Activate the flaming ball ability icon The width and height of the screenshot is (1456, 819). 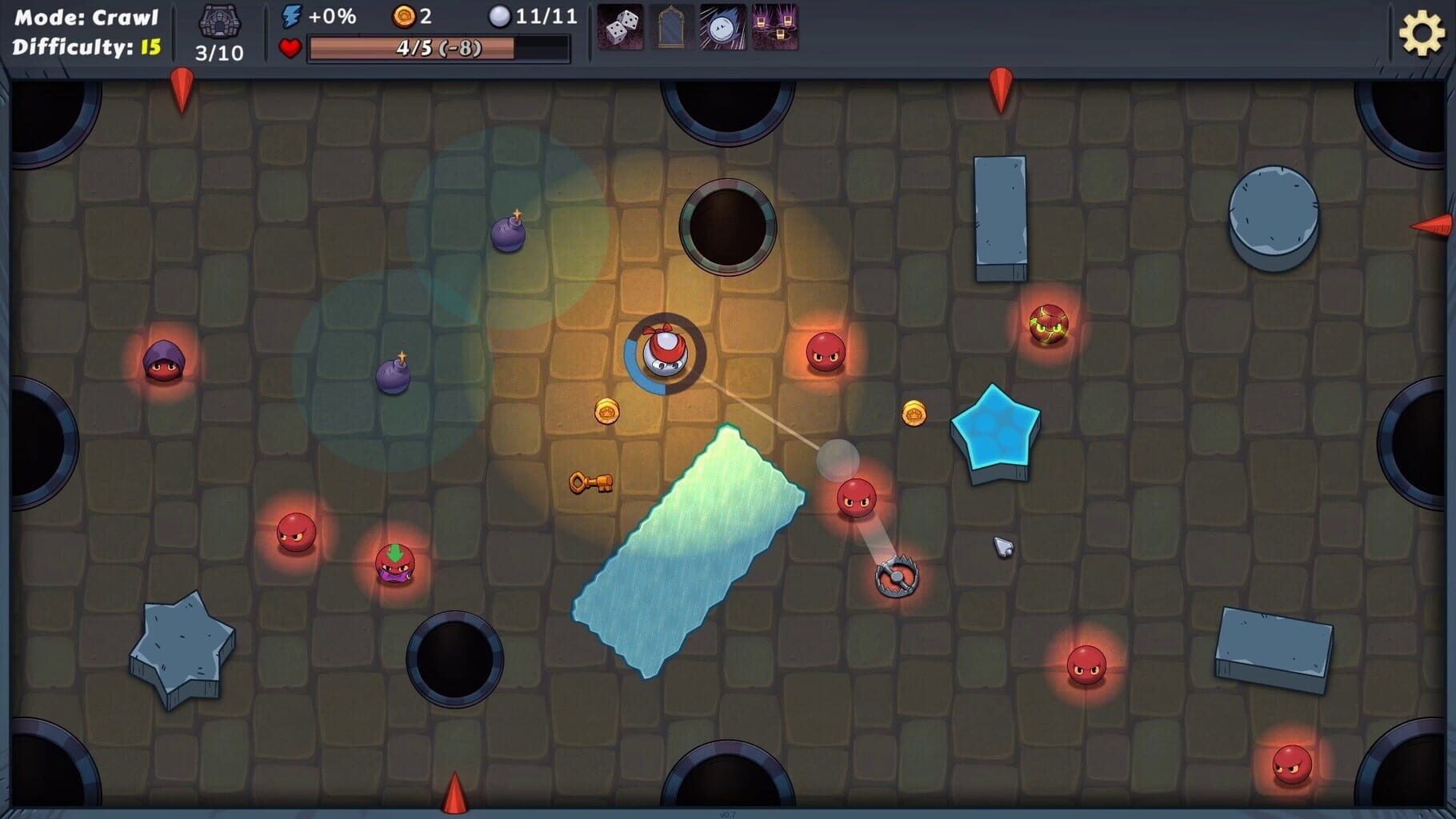721,26
